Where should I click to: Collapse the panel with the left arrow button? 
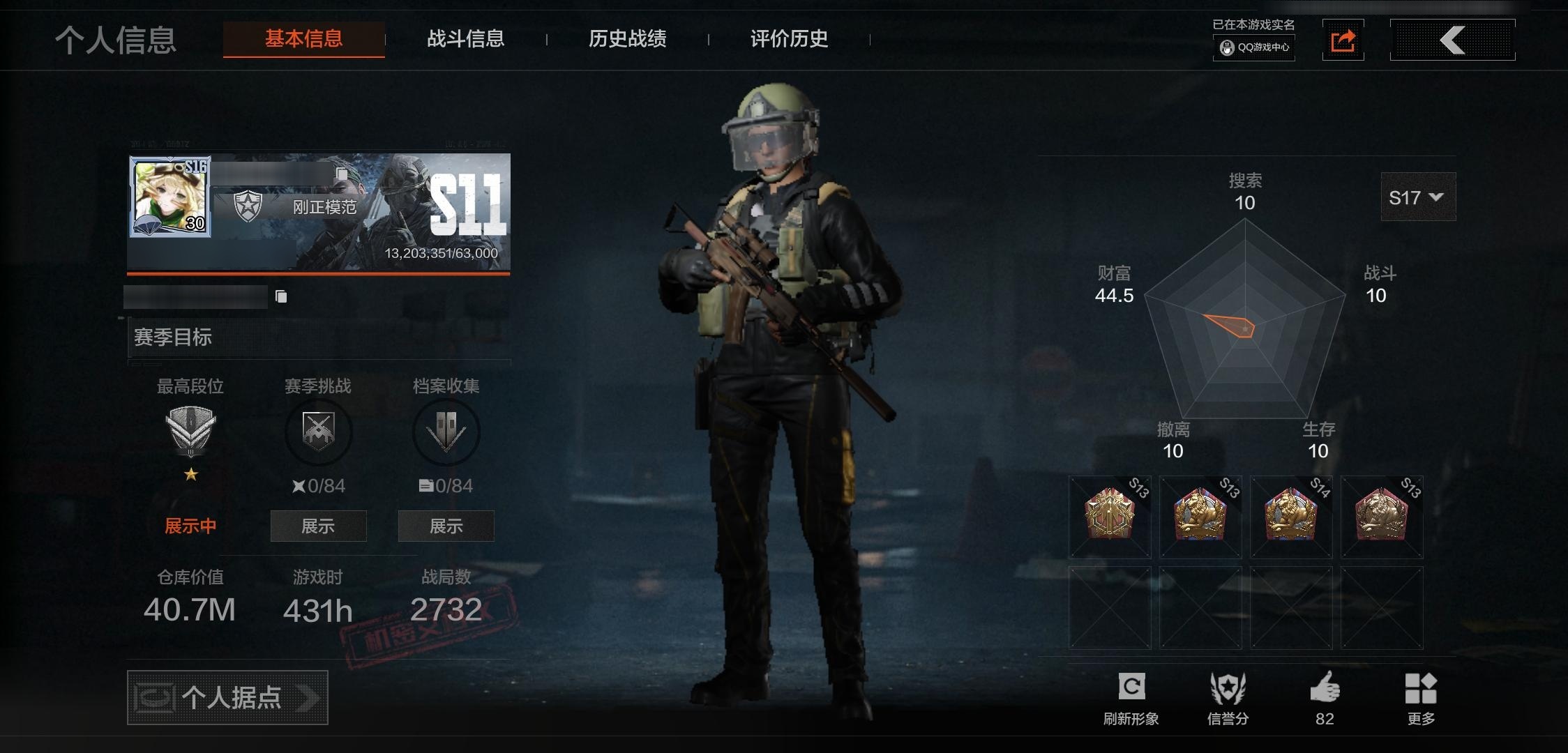[1452, 40]
